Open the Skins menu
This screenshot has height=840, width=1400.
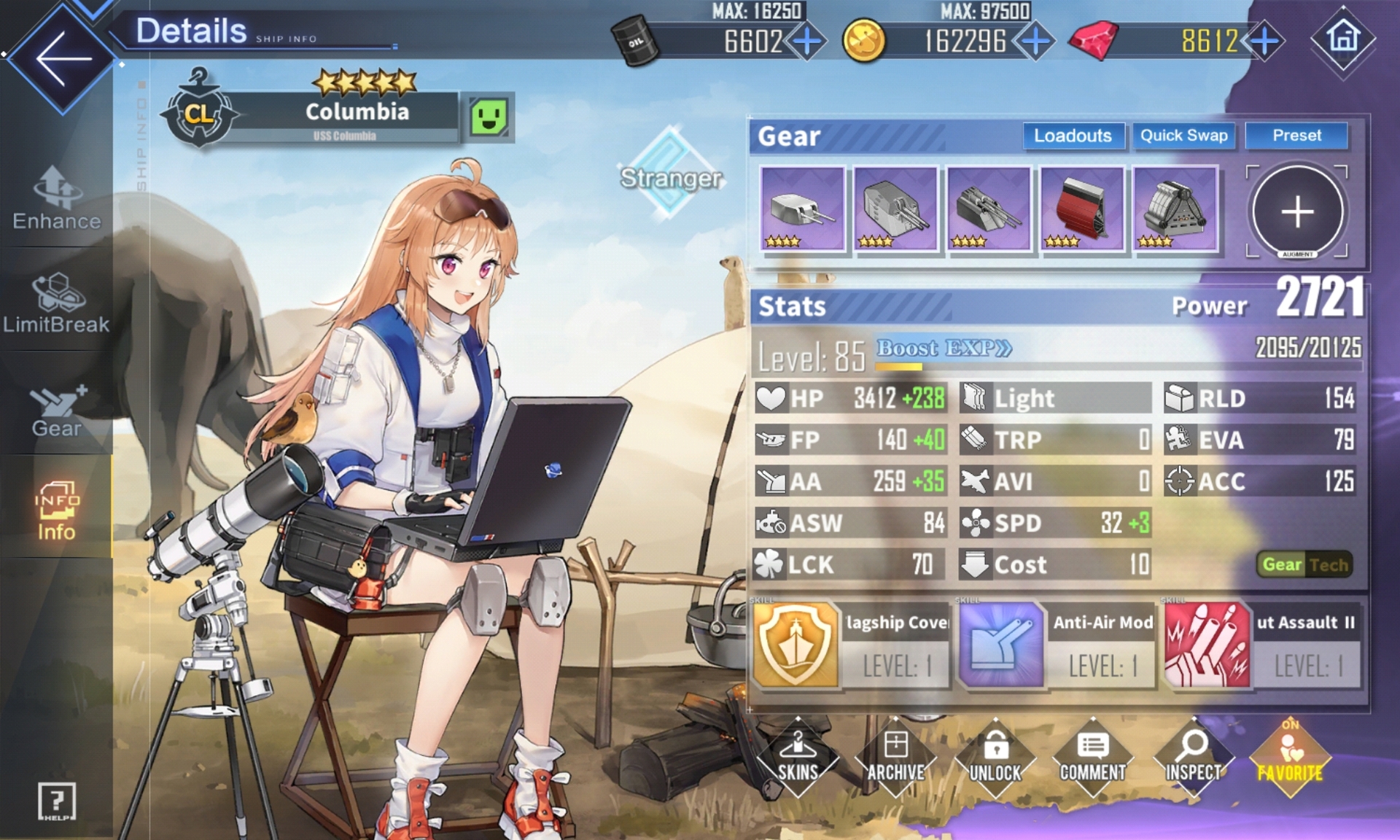coord(798,758)
